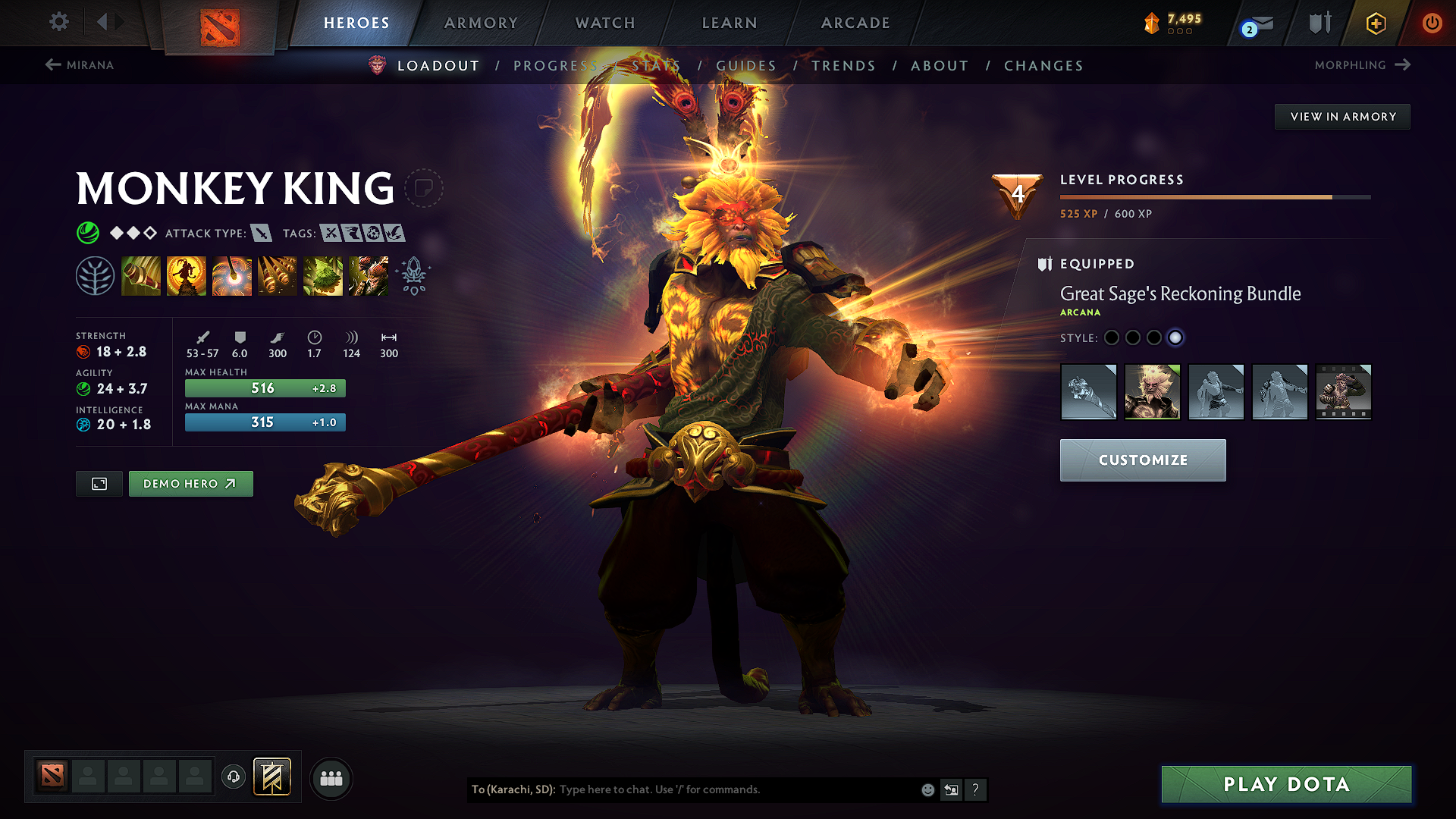Screen dimensions: 1456x819
Task: Open the Tree Dance ability details
Action: (x=187, y=275)
